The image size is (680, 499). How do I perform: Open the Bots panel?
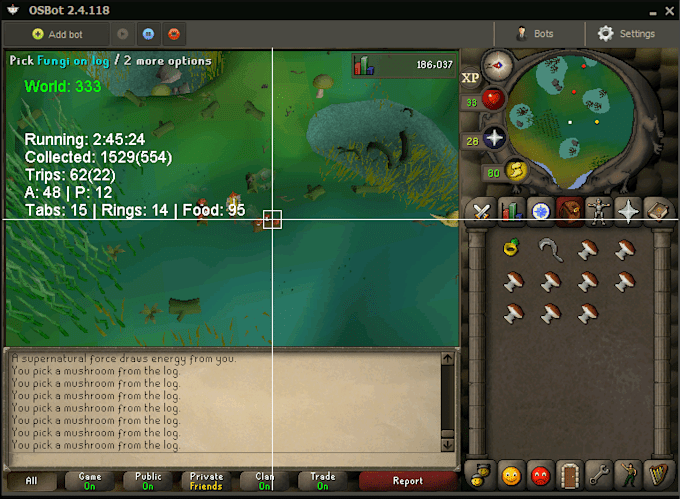535,34
